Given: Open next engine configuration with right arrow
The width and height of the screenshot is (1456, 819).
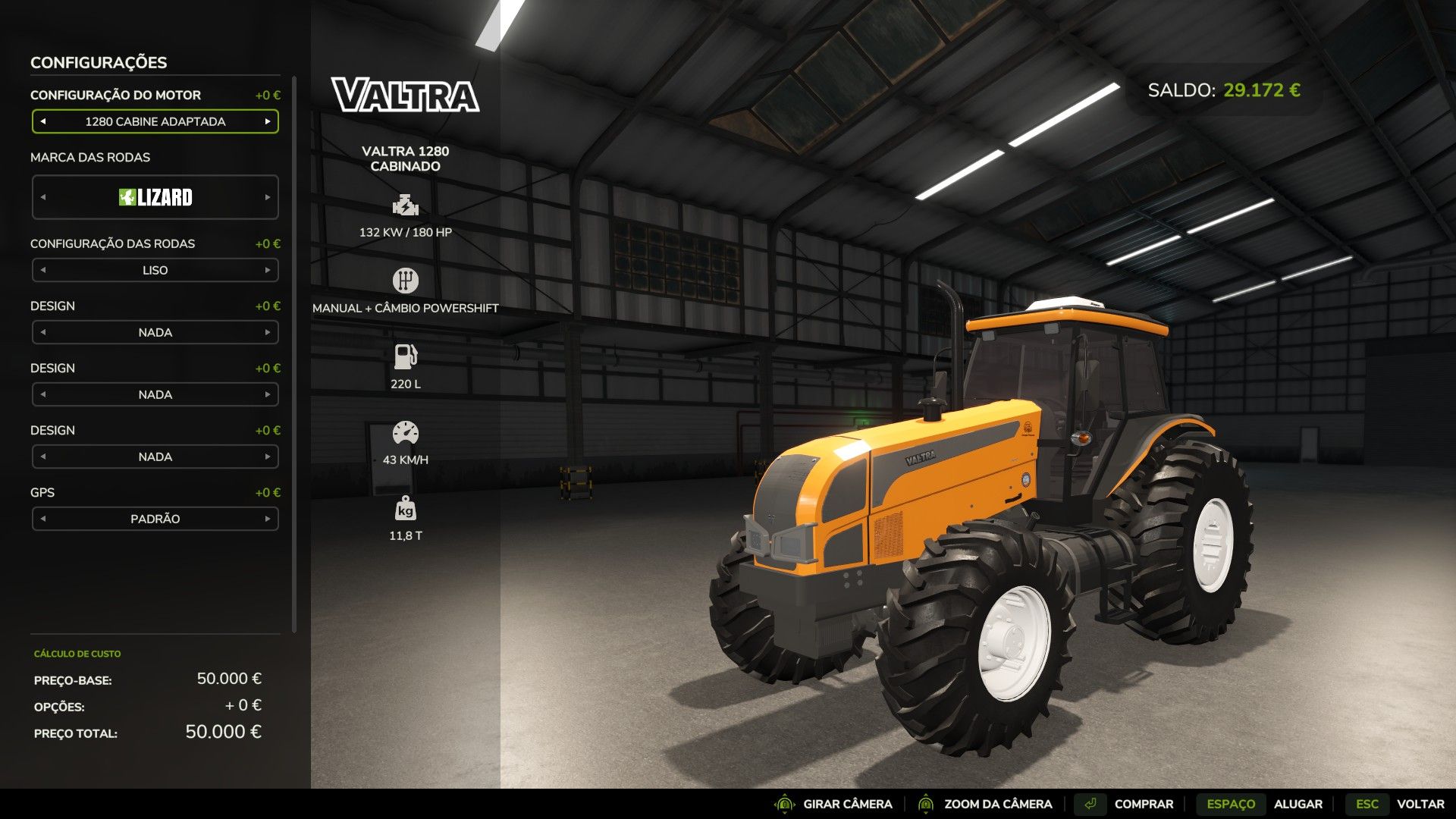Looking at the screenshot, I should pyautogui.click(x=269, y=121).
